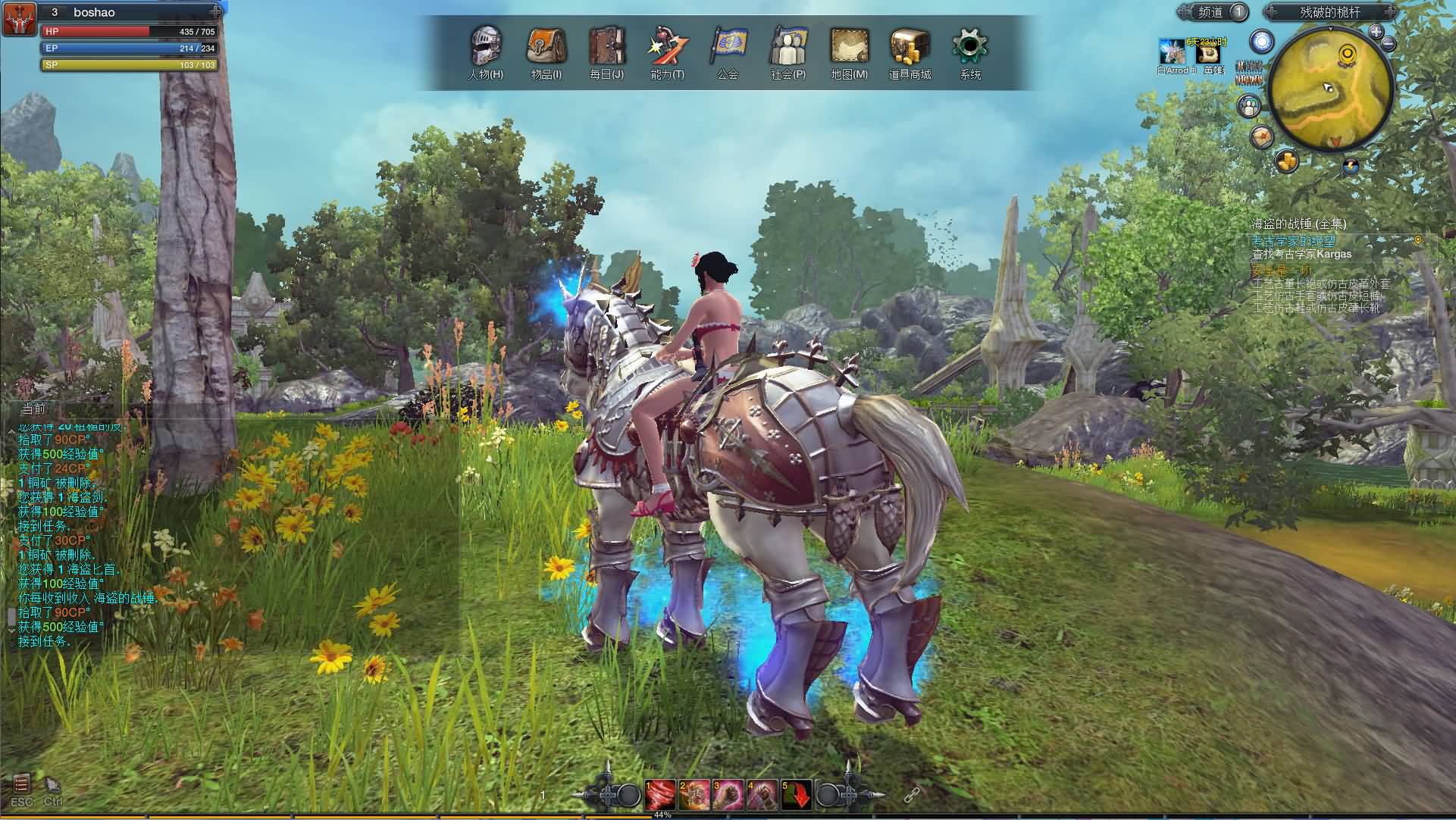The width and height of the screenshot is (1456, 820).
Task: Select the channel (频道) selector
Action: pyautogui.click(x=1212, y=12)
